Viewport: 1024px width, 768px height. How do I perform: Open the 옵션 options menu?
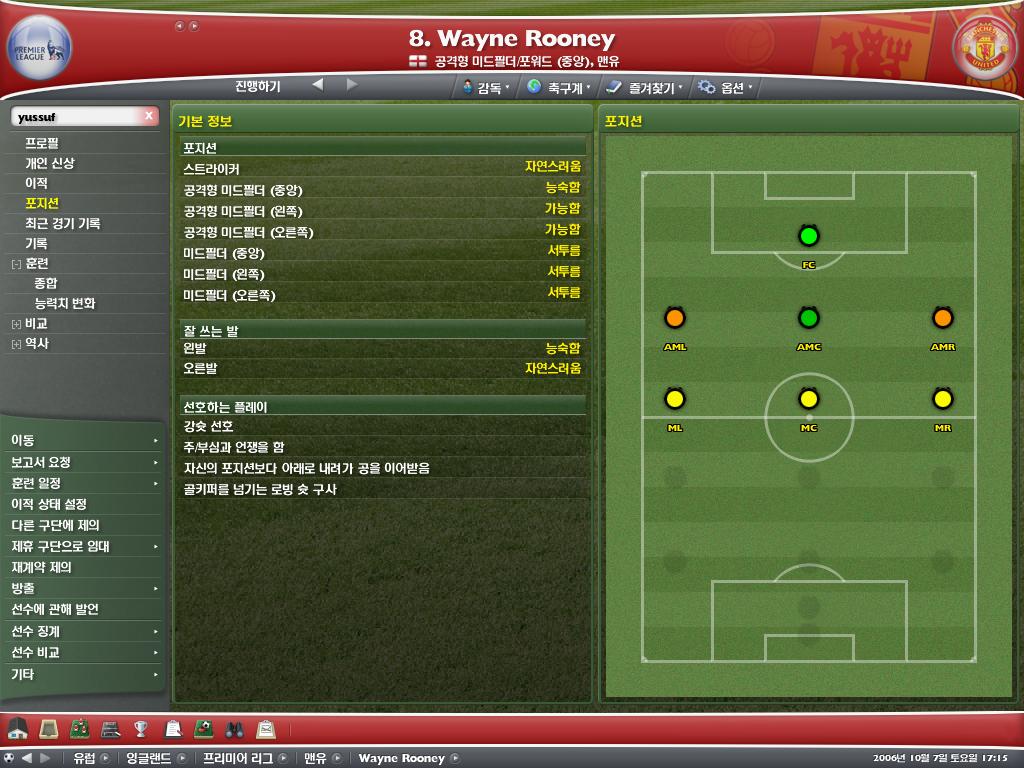click(x=726, y=87)
